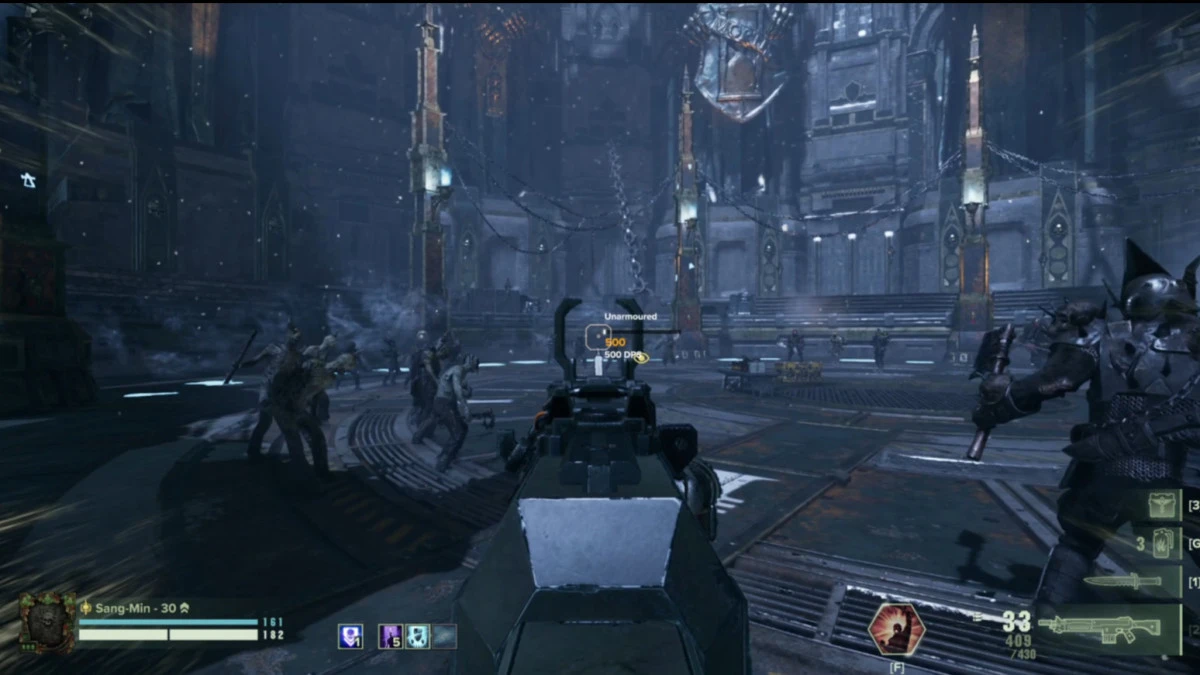Click the blue skull buff icon
1200x675 pixels.
(x=350, y=636)
